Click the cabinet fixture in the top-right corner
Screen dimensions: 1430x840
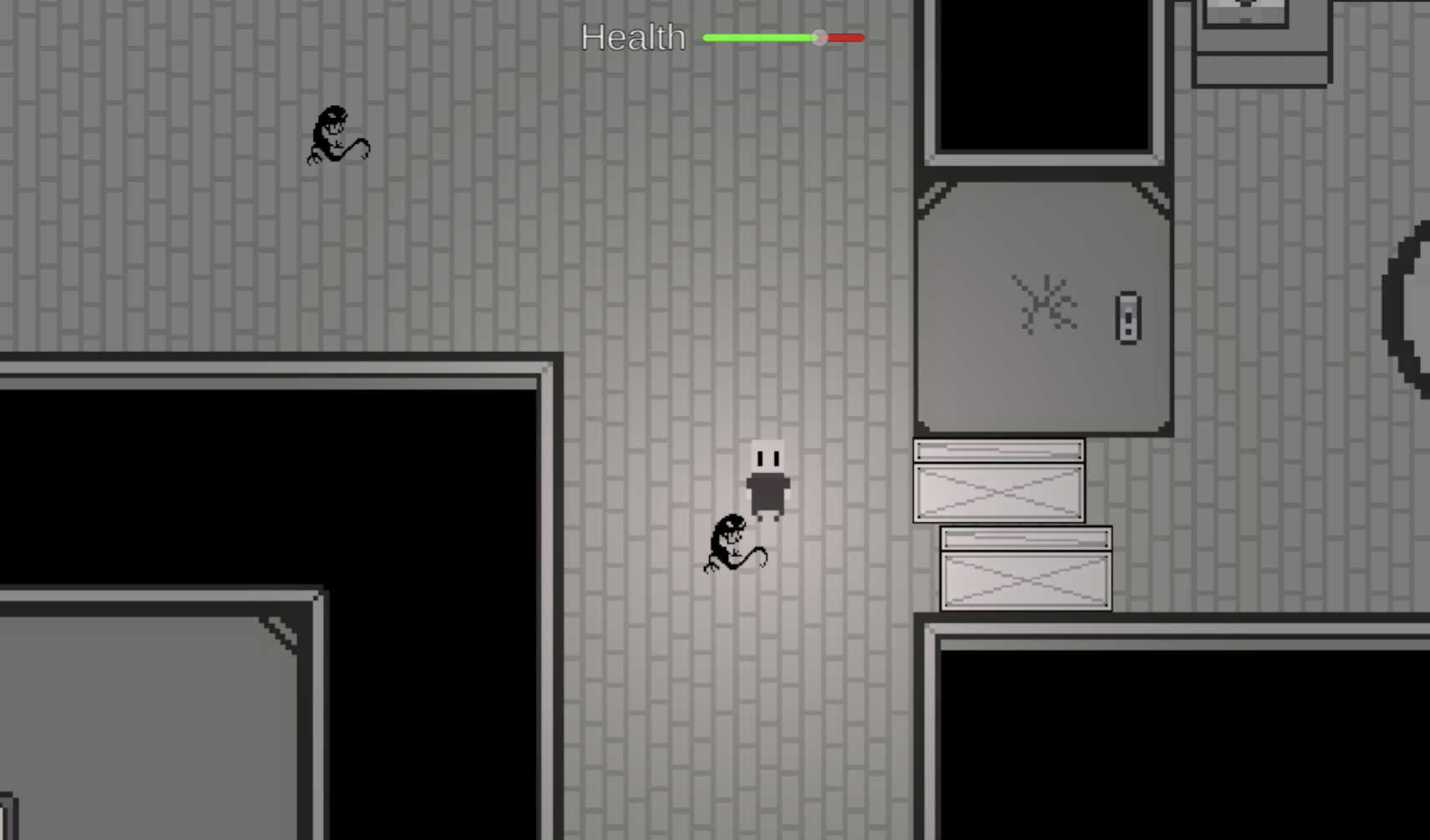[x=1261, y=42]
